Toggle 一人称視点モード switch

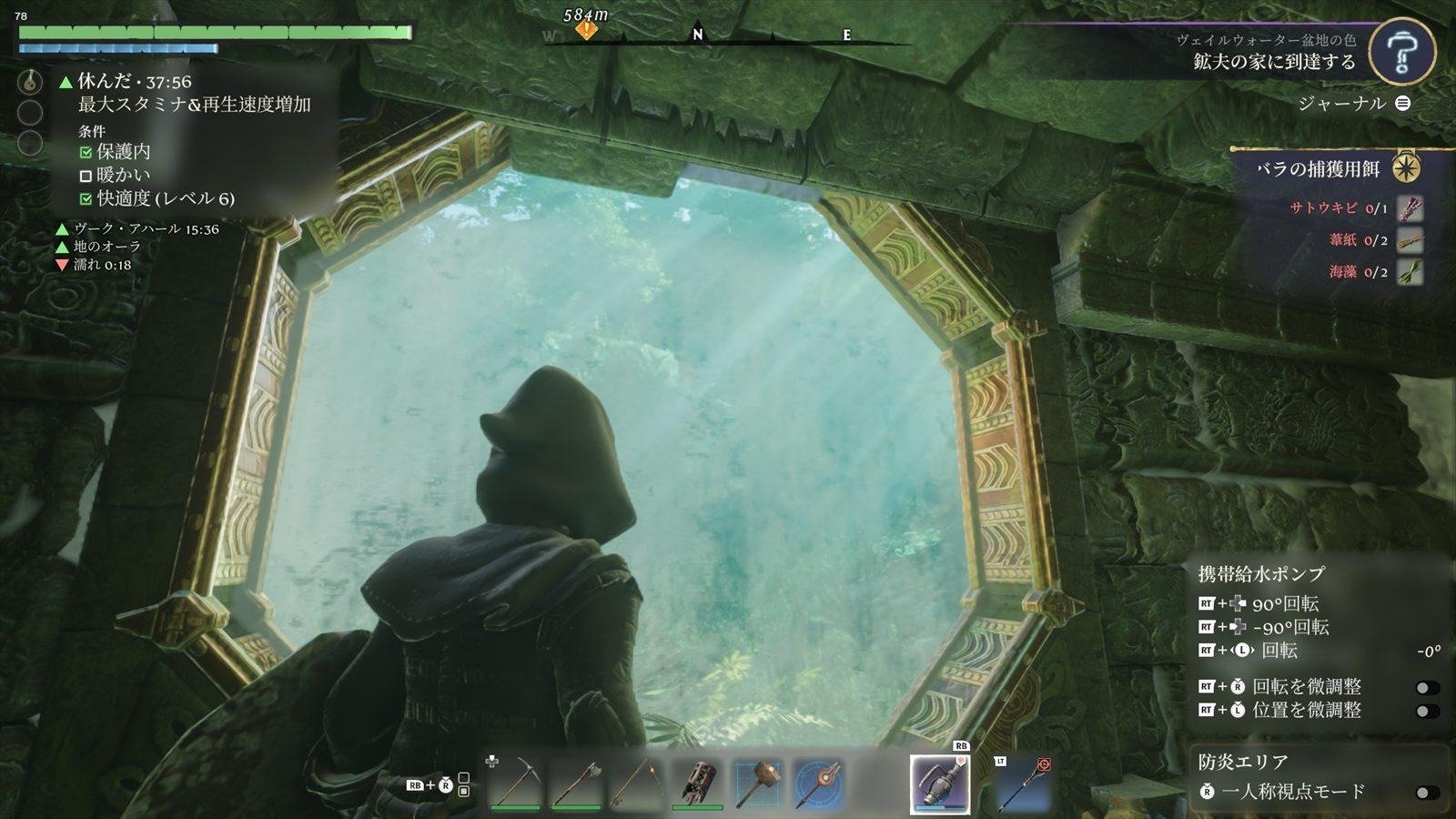(1427, 793)
